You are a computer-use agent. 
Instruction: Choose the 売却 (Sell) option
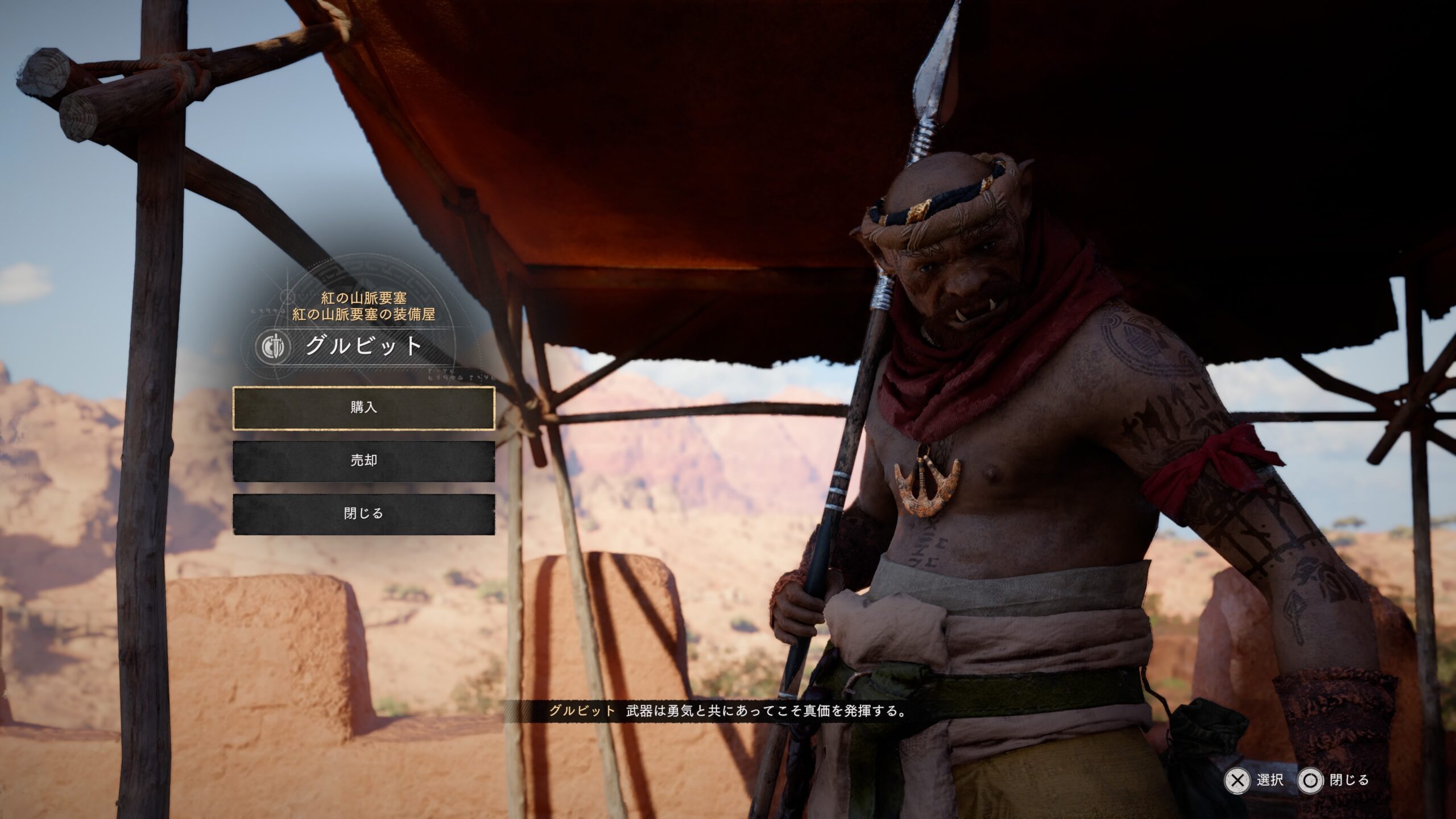click(x=363, y=461)
